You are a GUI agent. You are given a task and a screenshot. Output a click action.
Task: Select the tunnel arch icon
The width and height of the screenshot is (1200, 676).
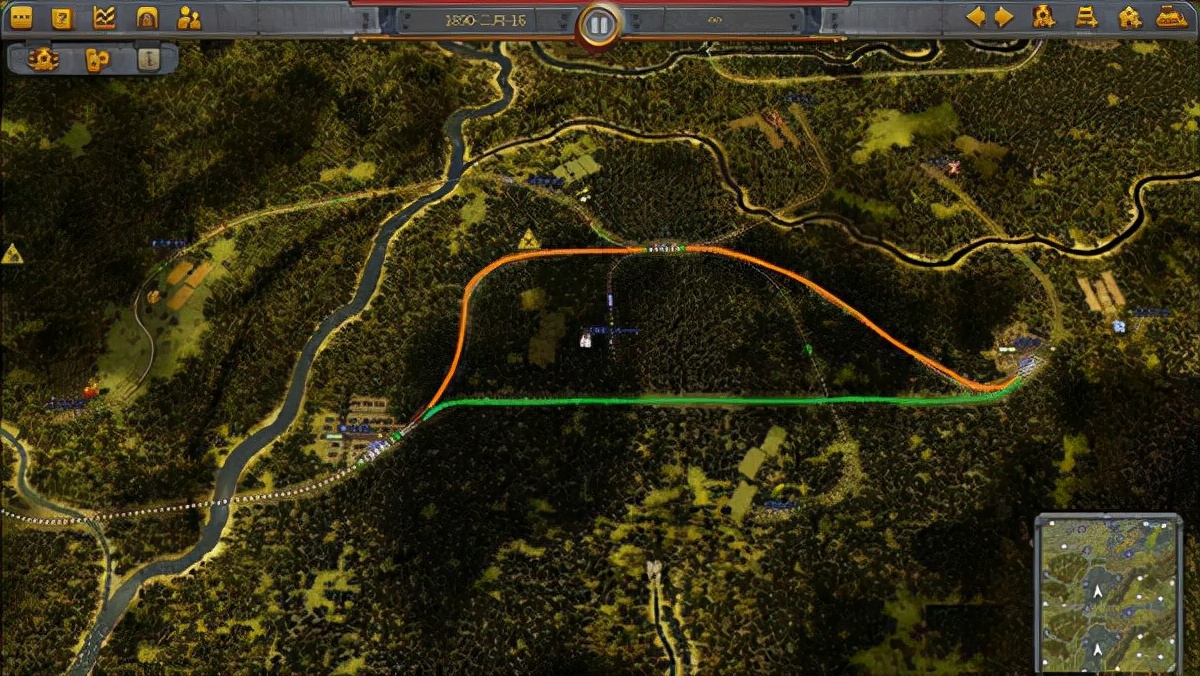point(146,17)
